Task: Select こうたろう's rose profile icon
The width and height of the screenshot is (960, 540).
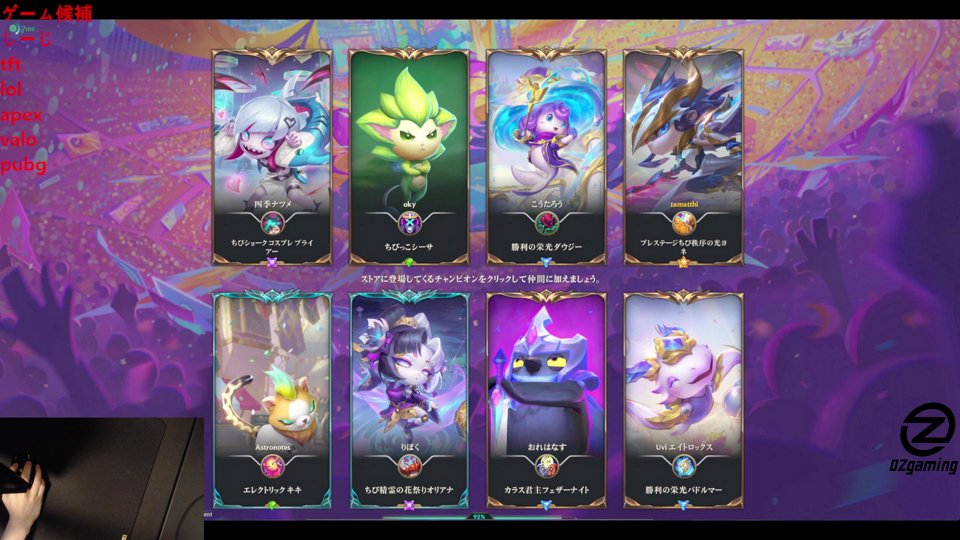Action: [x=546, y=224]
